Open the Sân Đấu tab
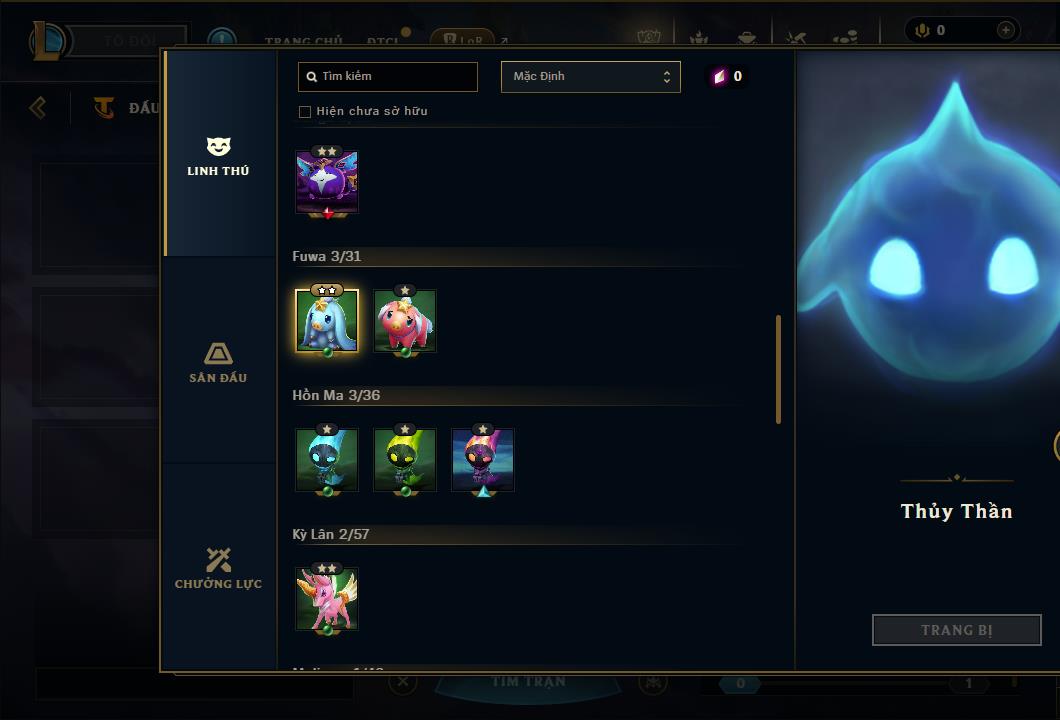Image resolution: width=1060 pixels, height=720 pixels. click(218, 362)
